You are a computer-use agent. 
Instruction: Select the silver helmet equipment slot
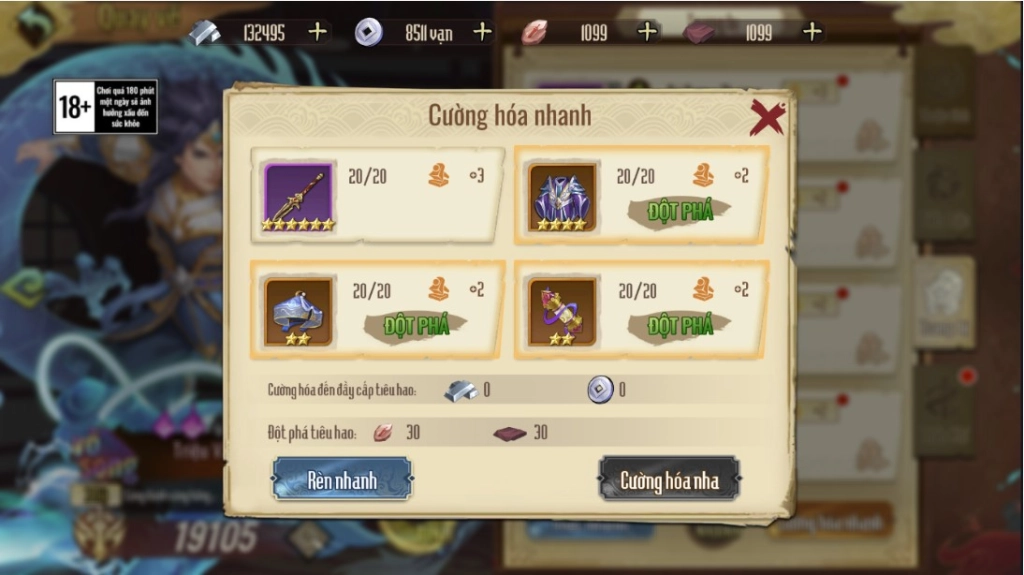tap(298, 311)
